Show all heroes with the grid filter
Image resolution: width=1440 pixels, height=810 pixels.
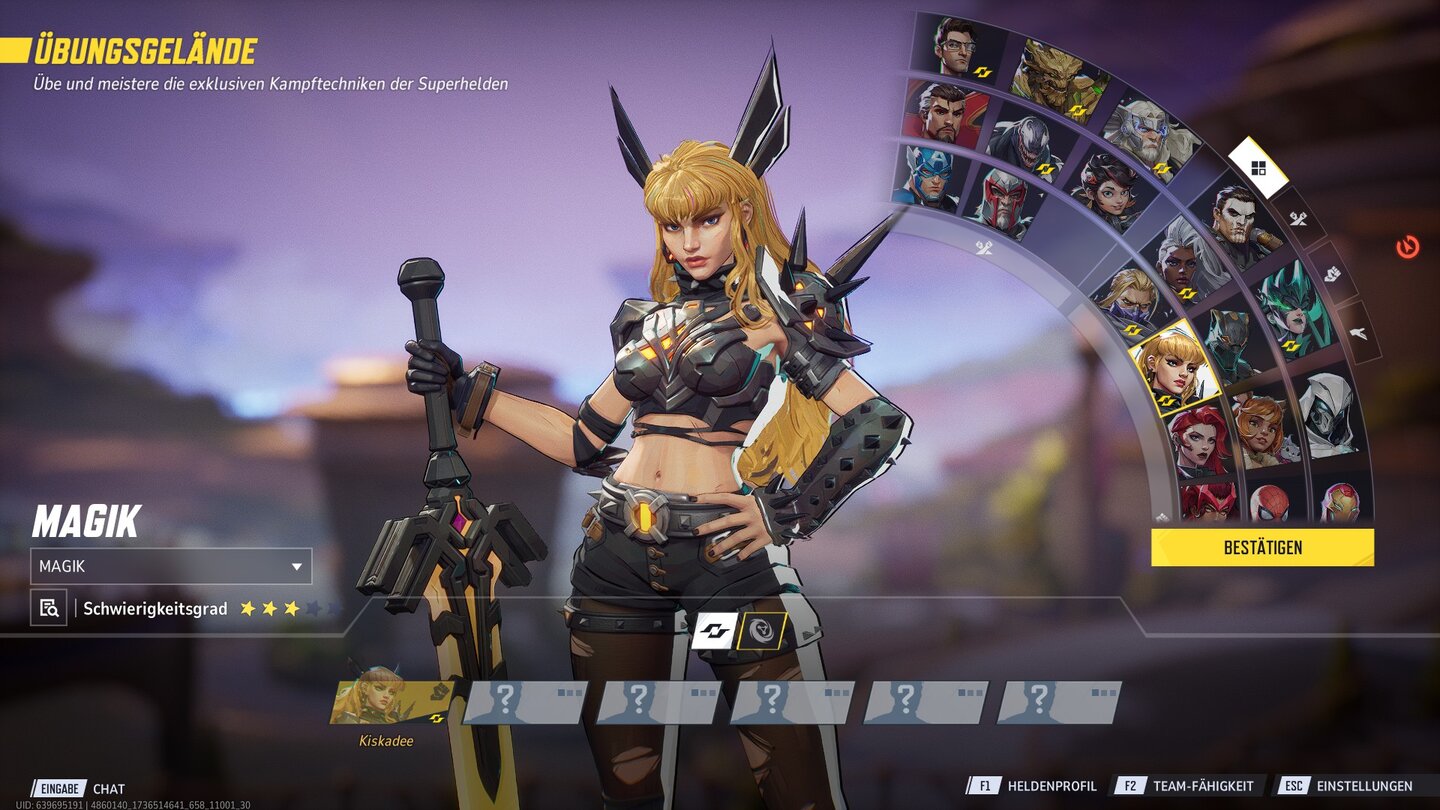click(x=1258, y=168)
